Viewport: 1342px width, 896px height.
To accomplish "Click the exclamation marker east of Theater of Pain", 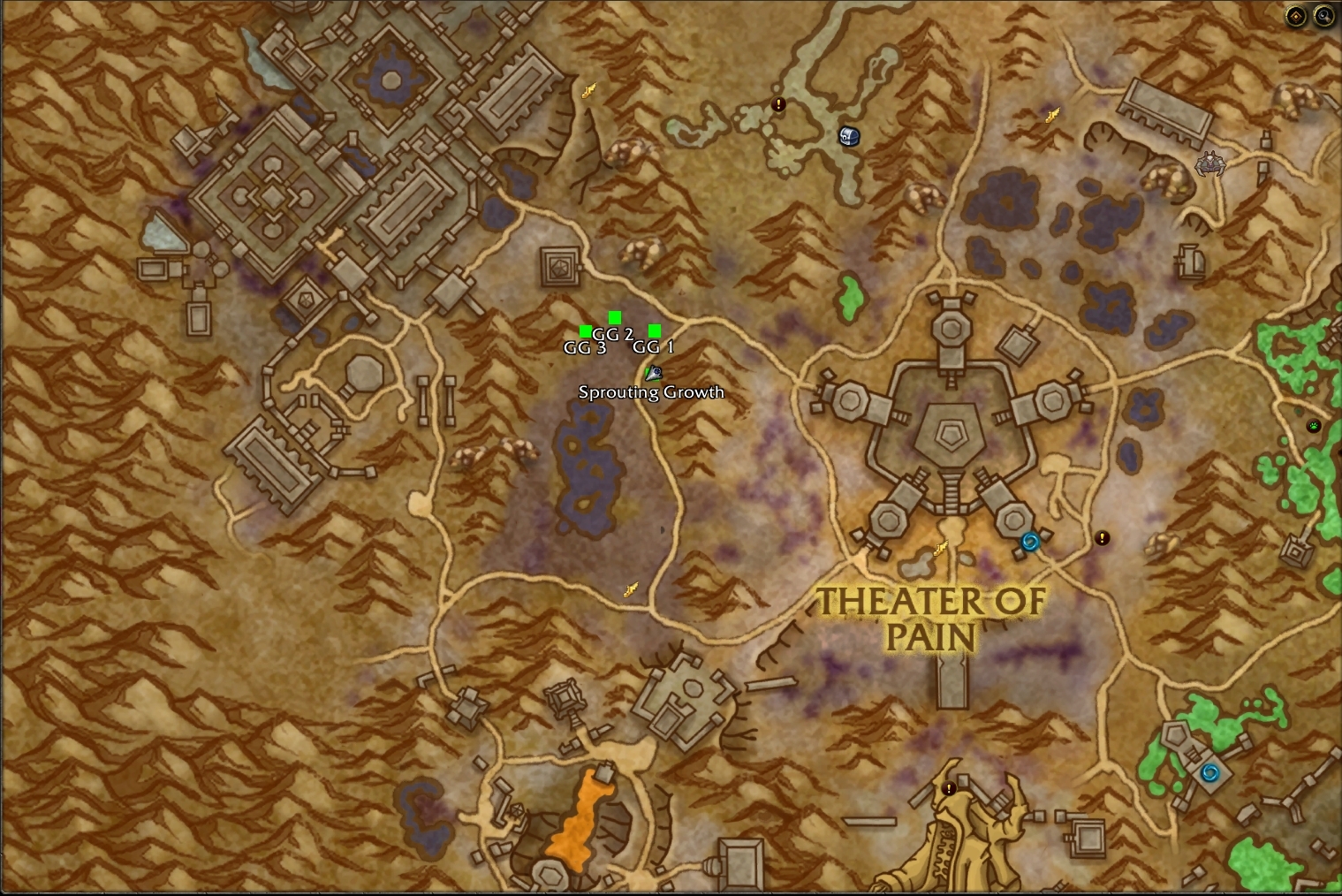I will [x=1102, y=536].
